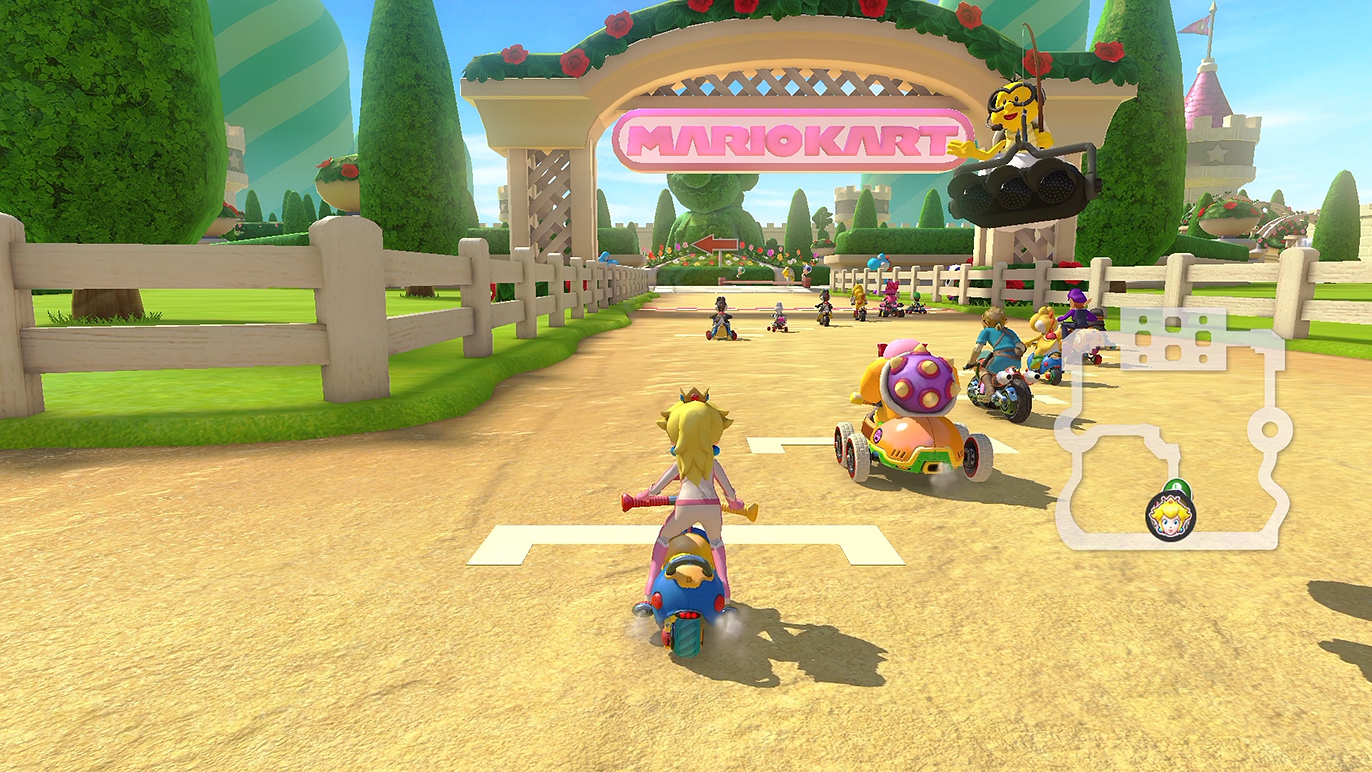Select Peach's head marker on the minimap

pyautogui.click(x=1169, y=517)
